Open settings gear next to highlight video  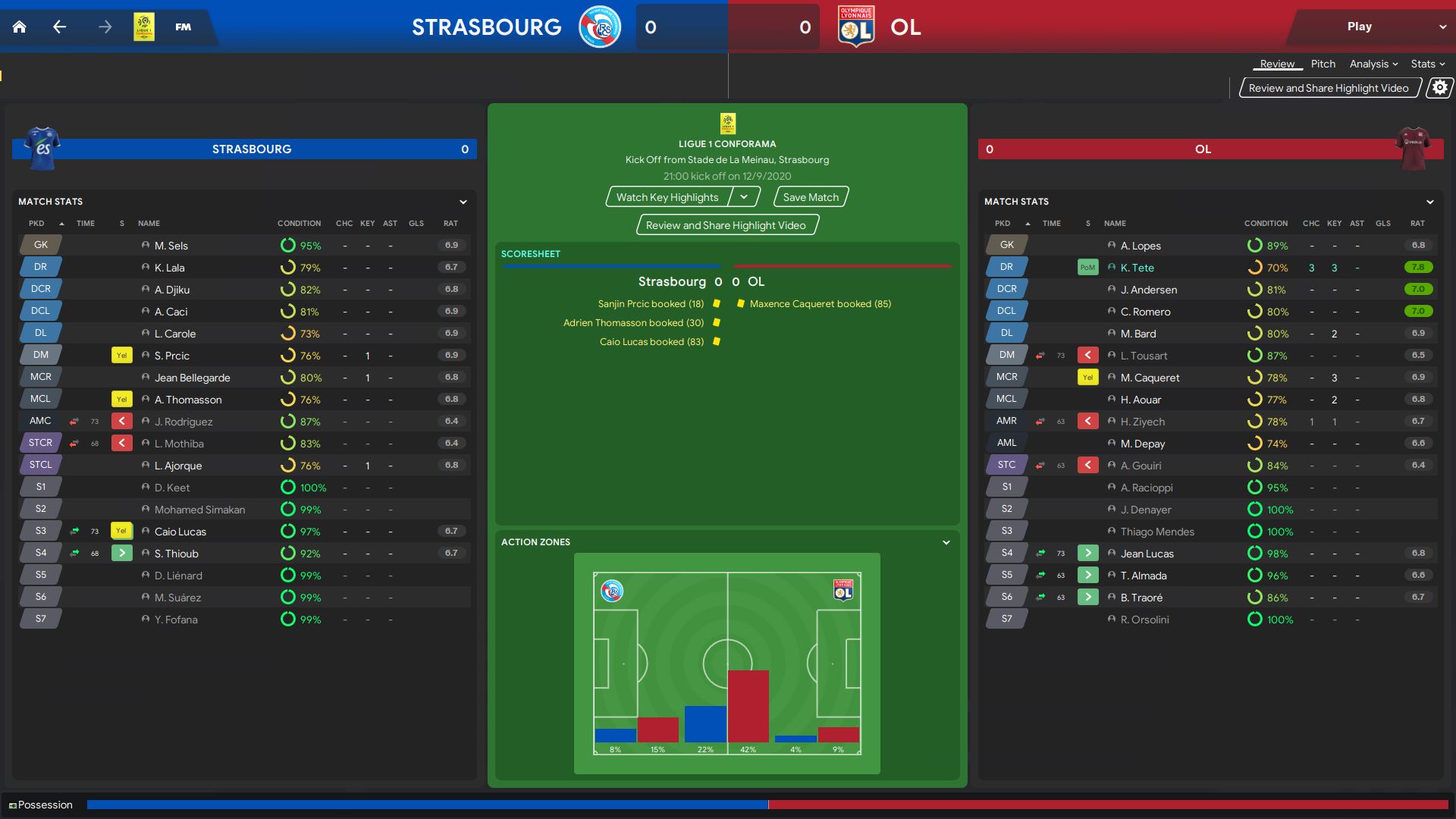point(1439,88)
